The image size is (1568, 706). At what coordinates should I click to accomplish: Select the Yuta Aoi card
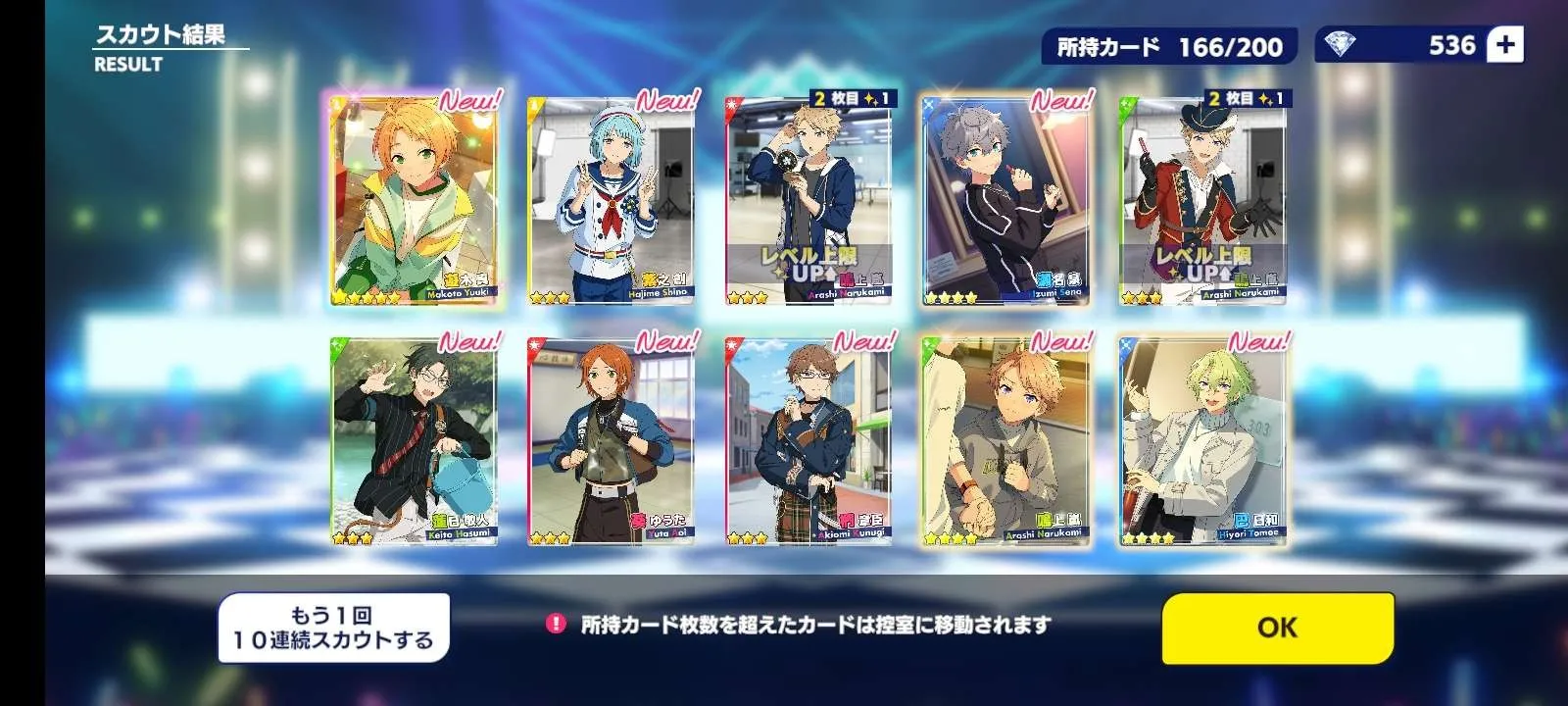click(x=611, y=441)
